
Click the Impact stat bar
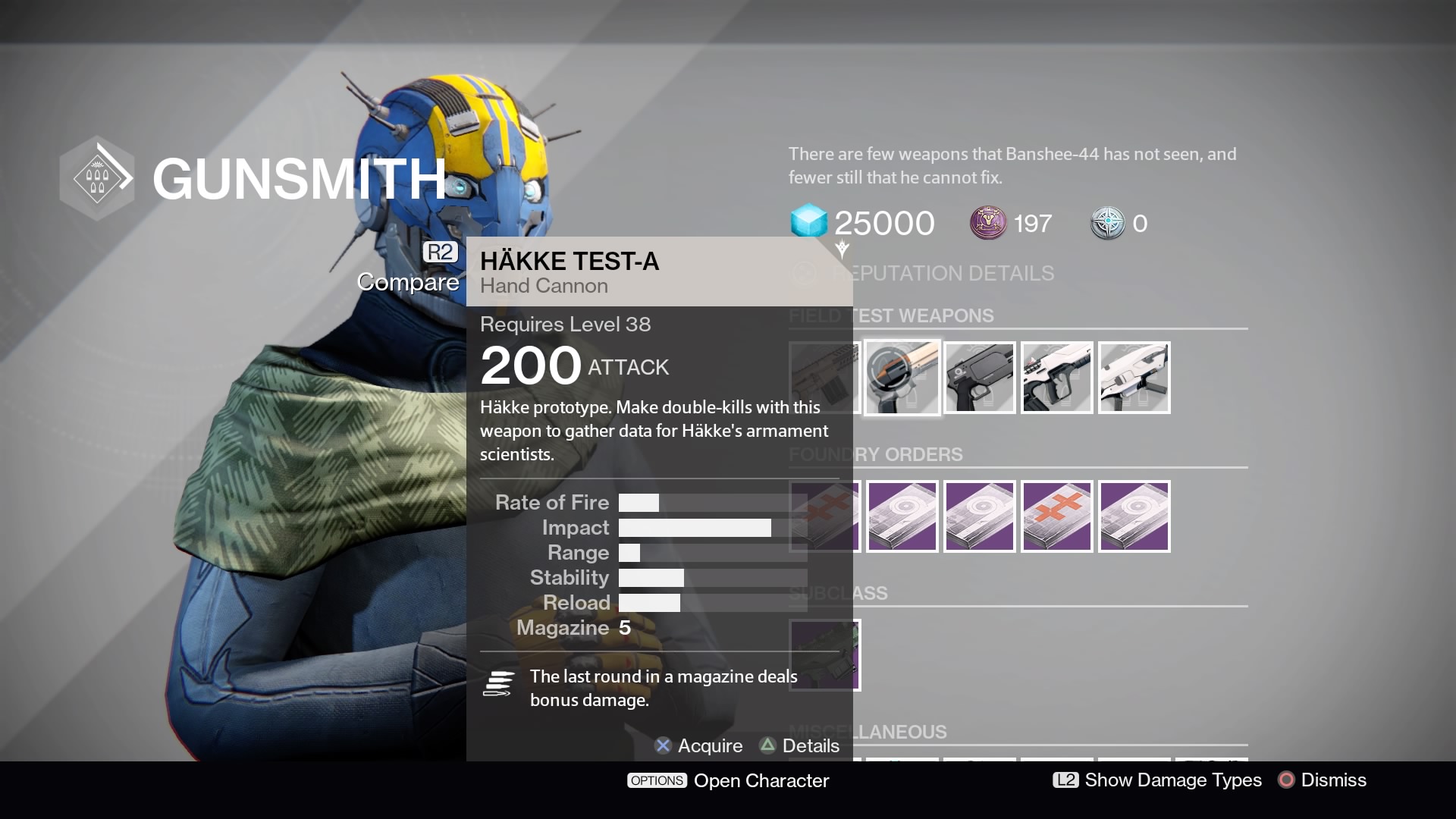pos(694,527)
